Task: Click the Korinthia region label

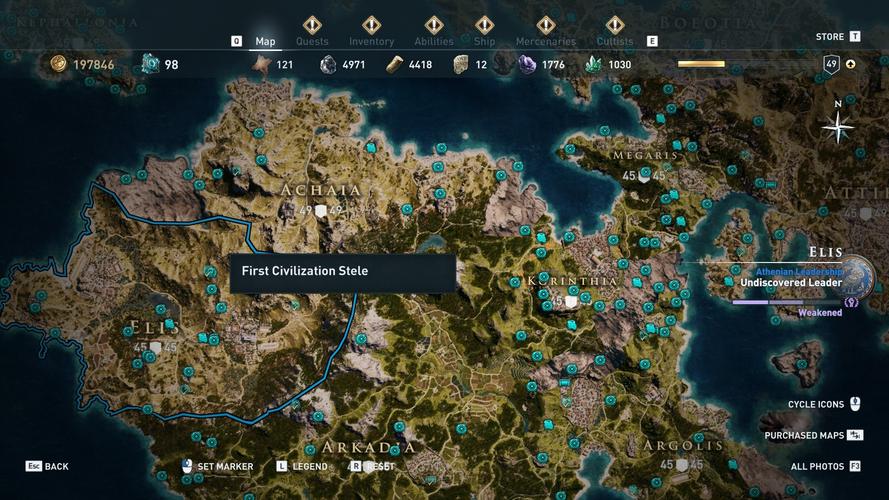Action: click(572, 282)
